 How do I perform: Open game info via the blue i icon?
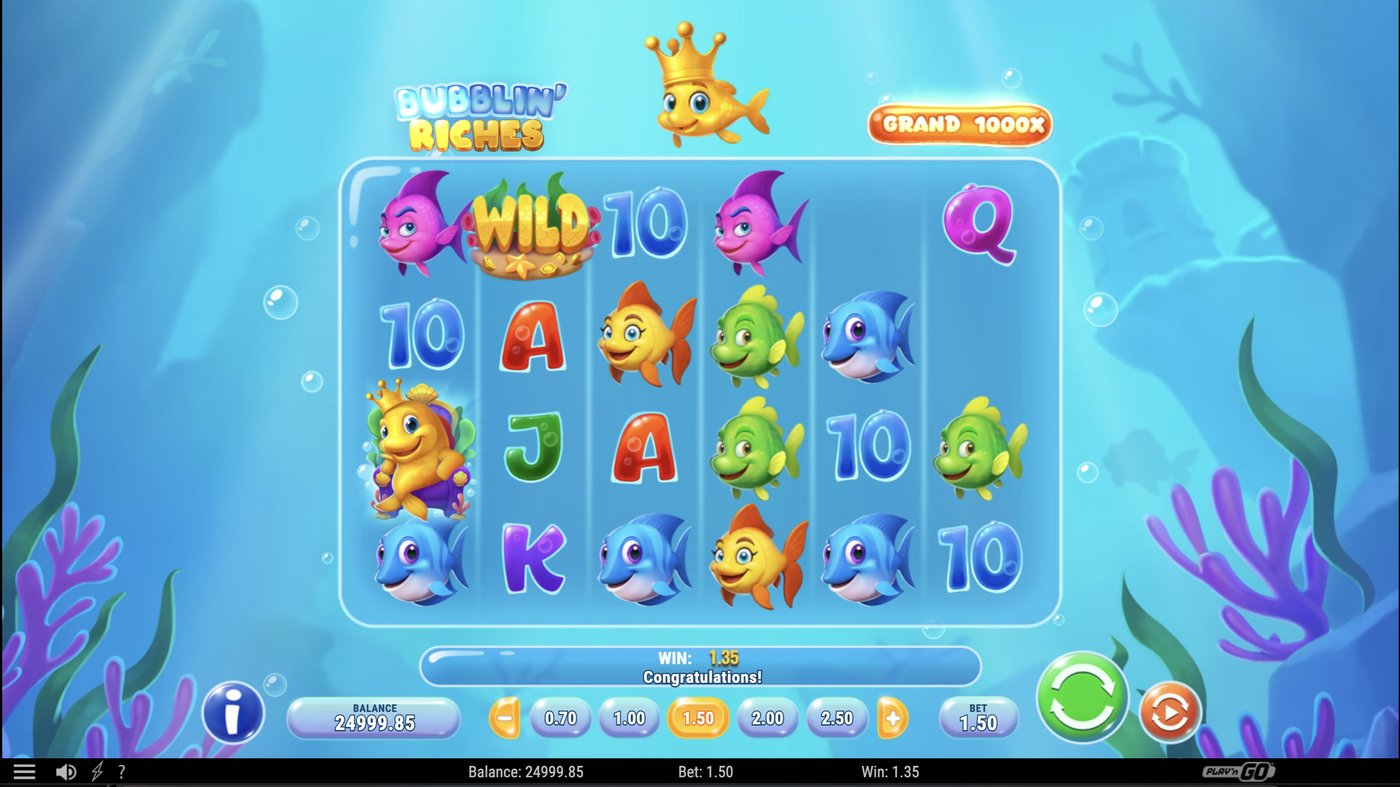[232, 712]
